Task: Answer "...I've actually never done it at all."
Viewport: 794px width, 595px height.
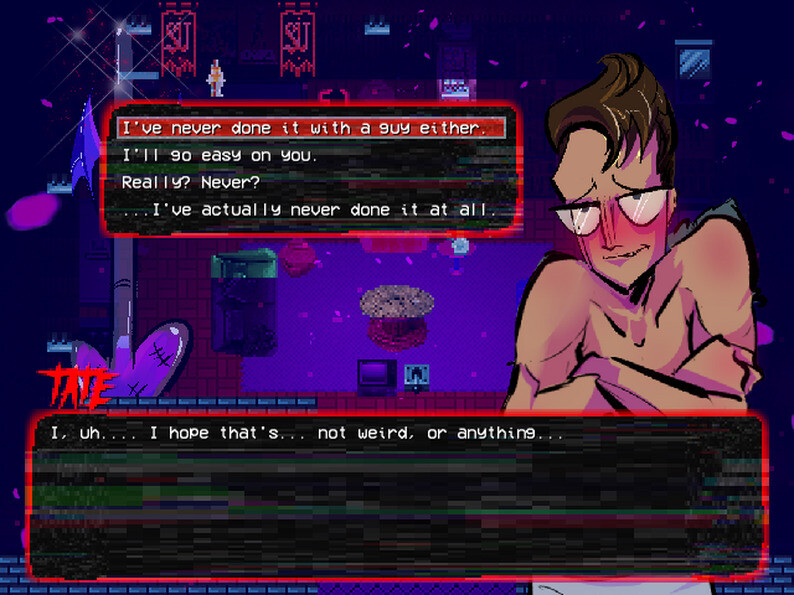Action: 308,210
